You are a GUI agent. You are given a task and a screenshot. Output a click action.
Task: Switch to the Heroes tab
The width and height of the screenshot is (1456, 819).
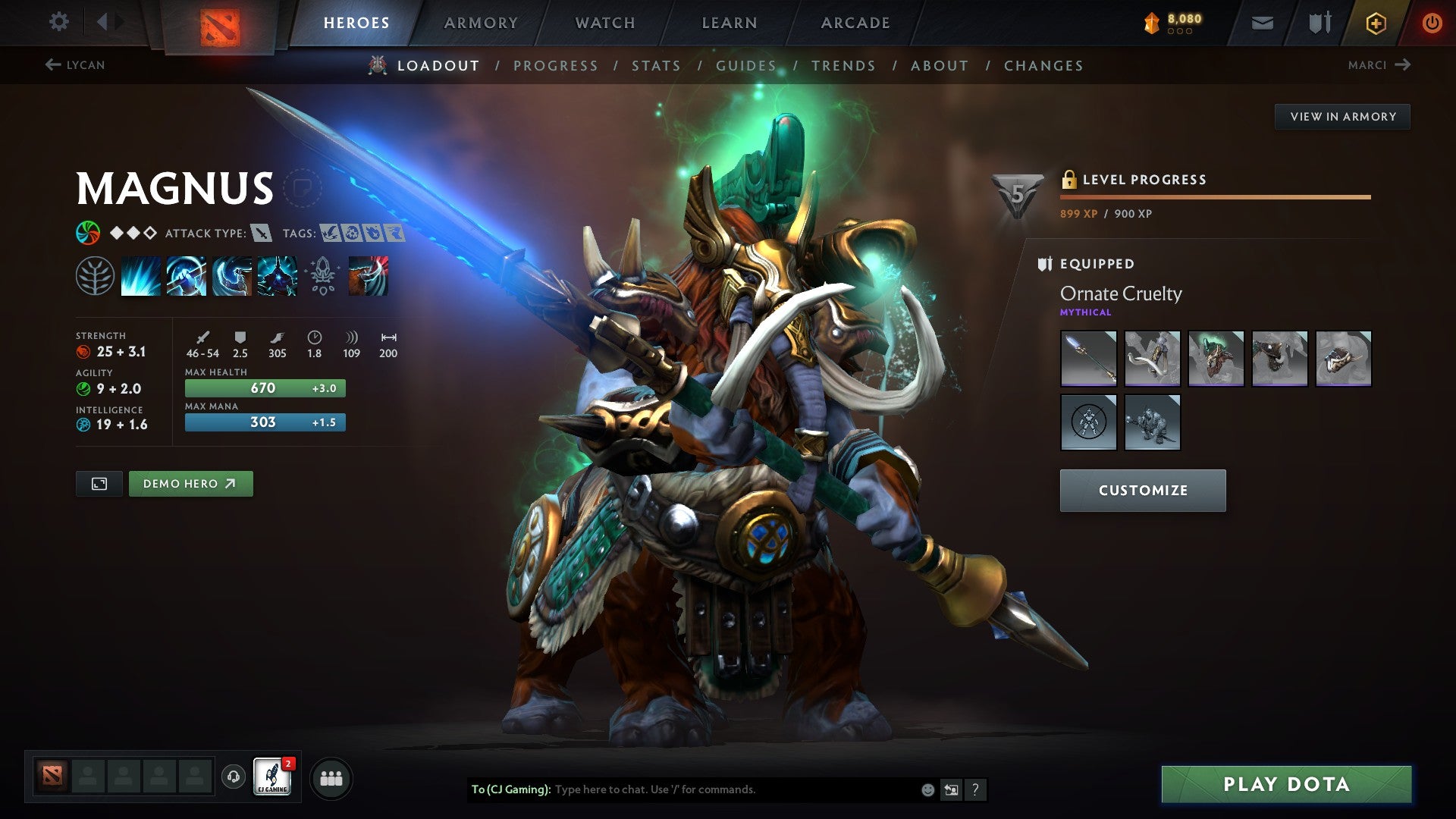click(356, 22)
